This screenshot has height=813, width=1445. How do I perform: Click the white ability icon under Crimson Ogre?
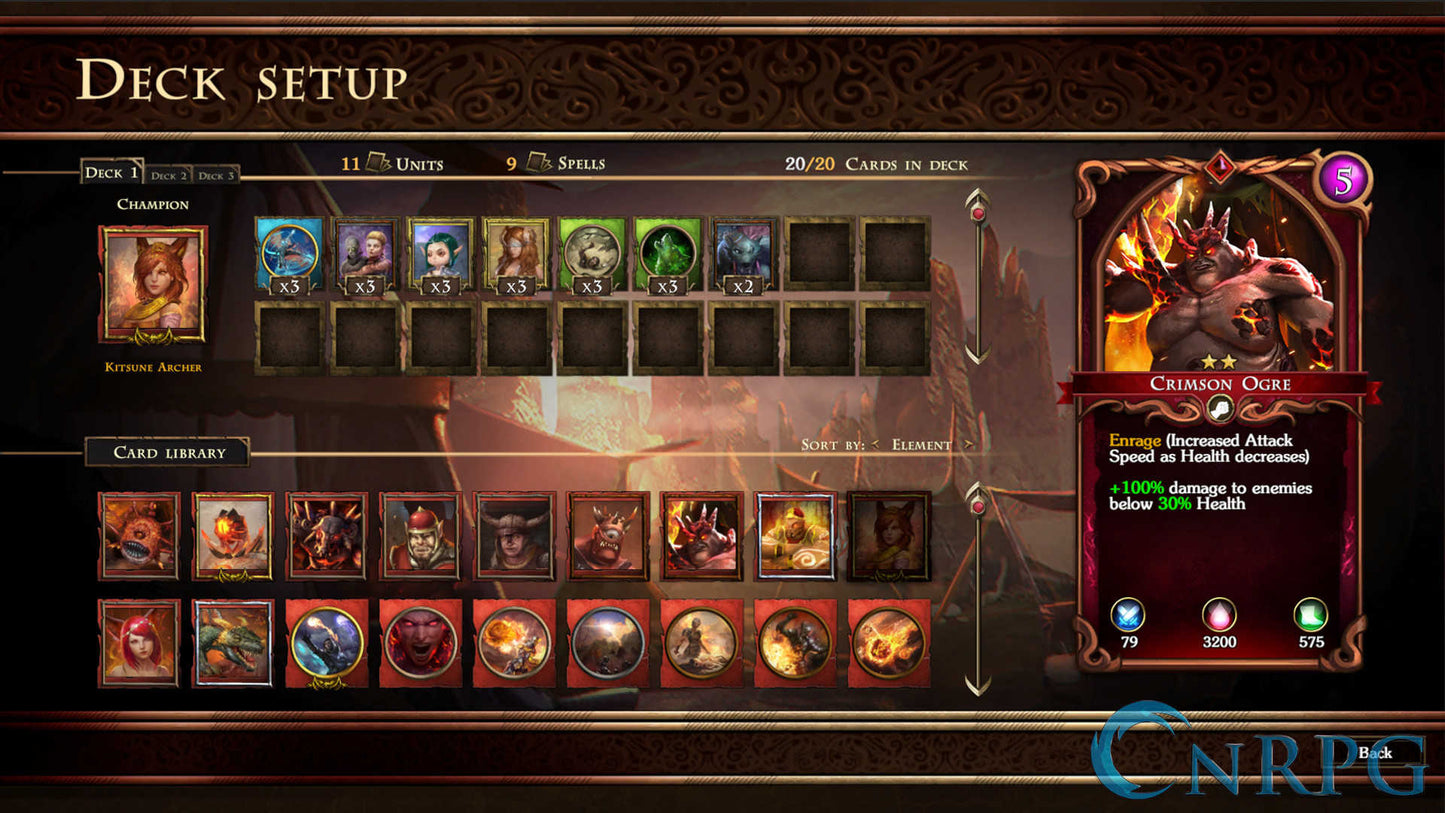pyautogui.click(x=1218, y=408)
